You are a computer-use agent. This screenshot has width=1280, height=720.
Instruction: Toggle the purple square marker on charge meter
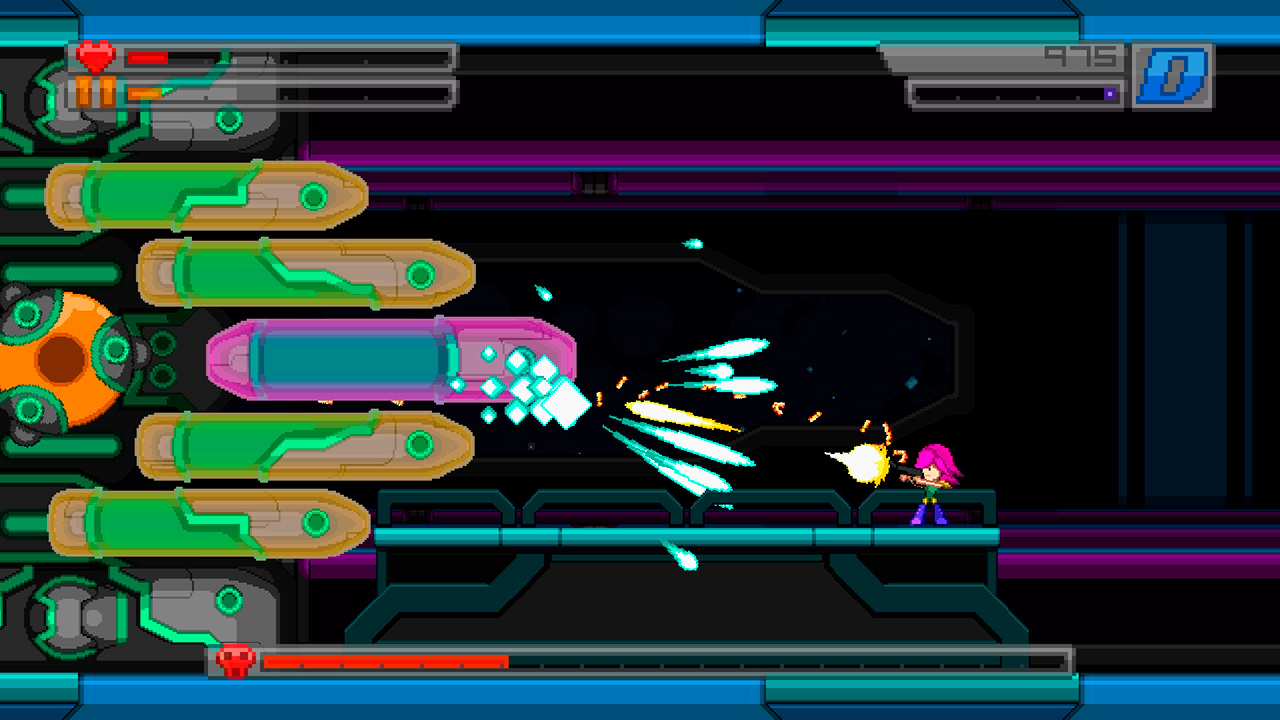(x=1108, y=92)
